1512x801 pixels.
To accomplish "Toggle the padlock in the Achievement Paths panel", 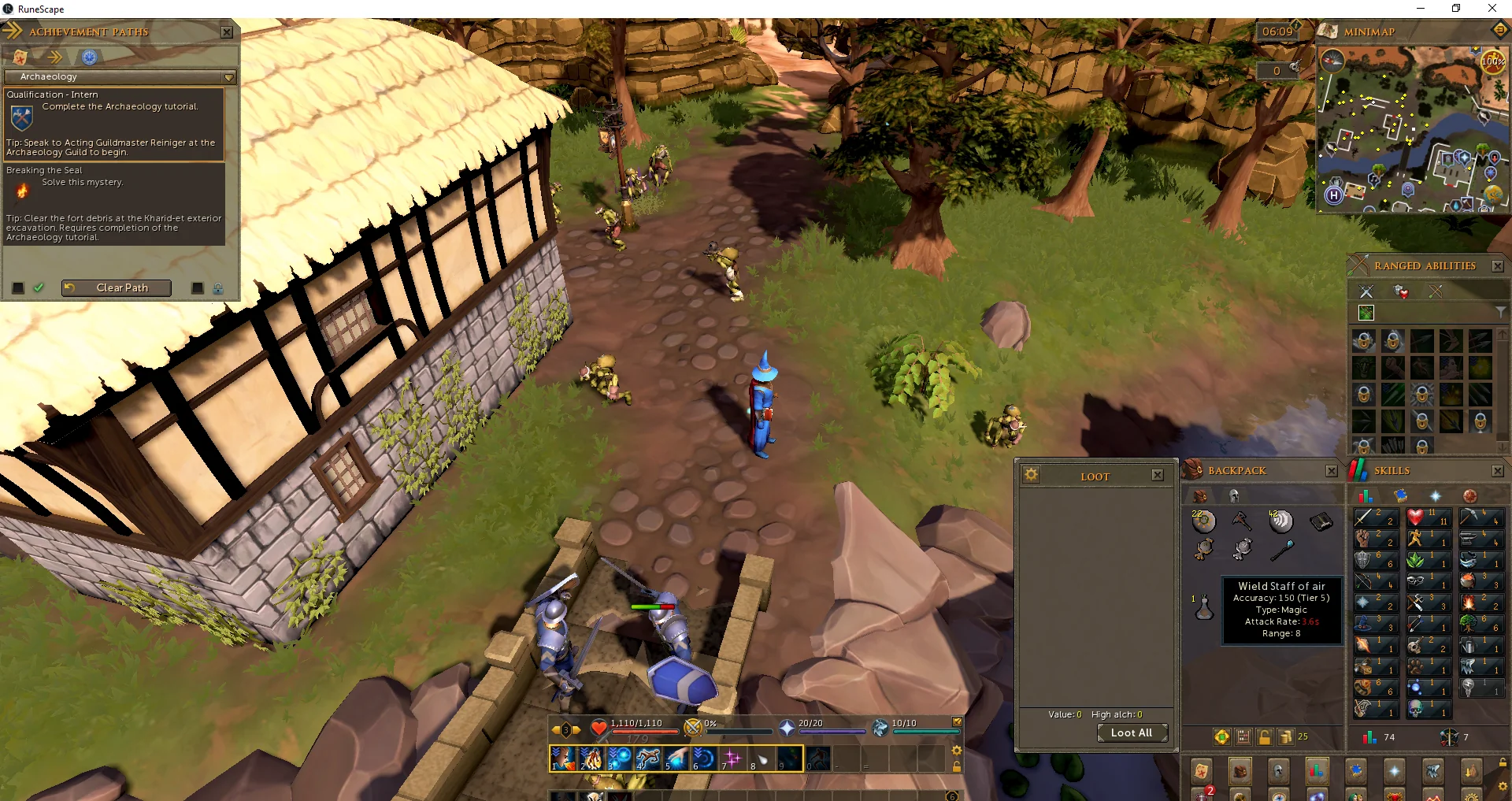I will pos(218,288).
